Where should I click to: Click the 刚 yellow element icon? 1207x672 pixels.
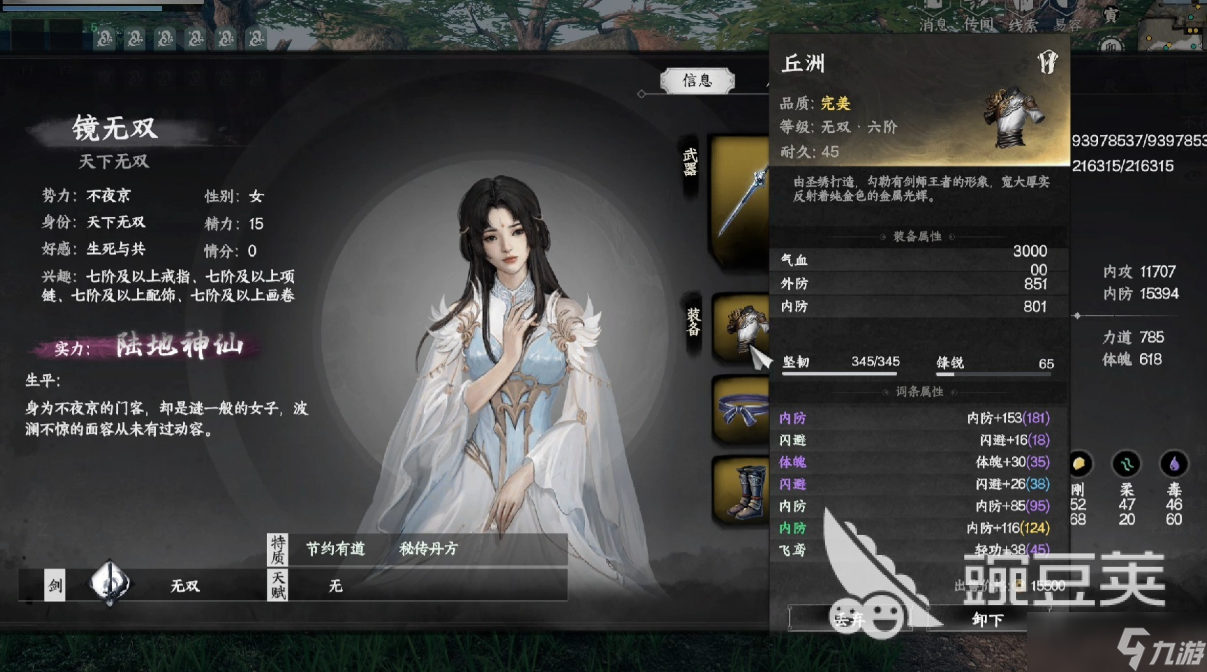(1079, 464)
